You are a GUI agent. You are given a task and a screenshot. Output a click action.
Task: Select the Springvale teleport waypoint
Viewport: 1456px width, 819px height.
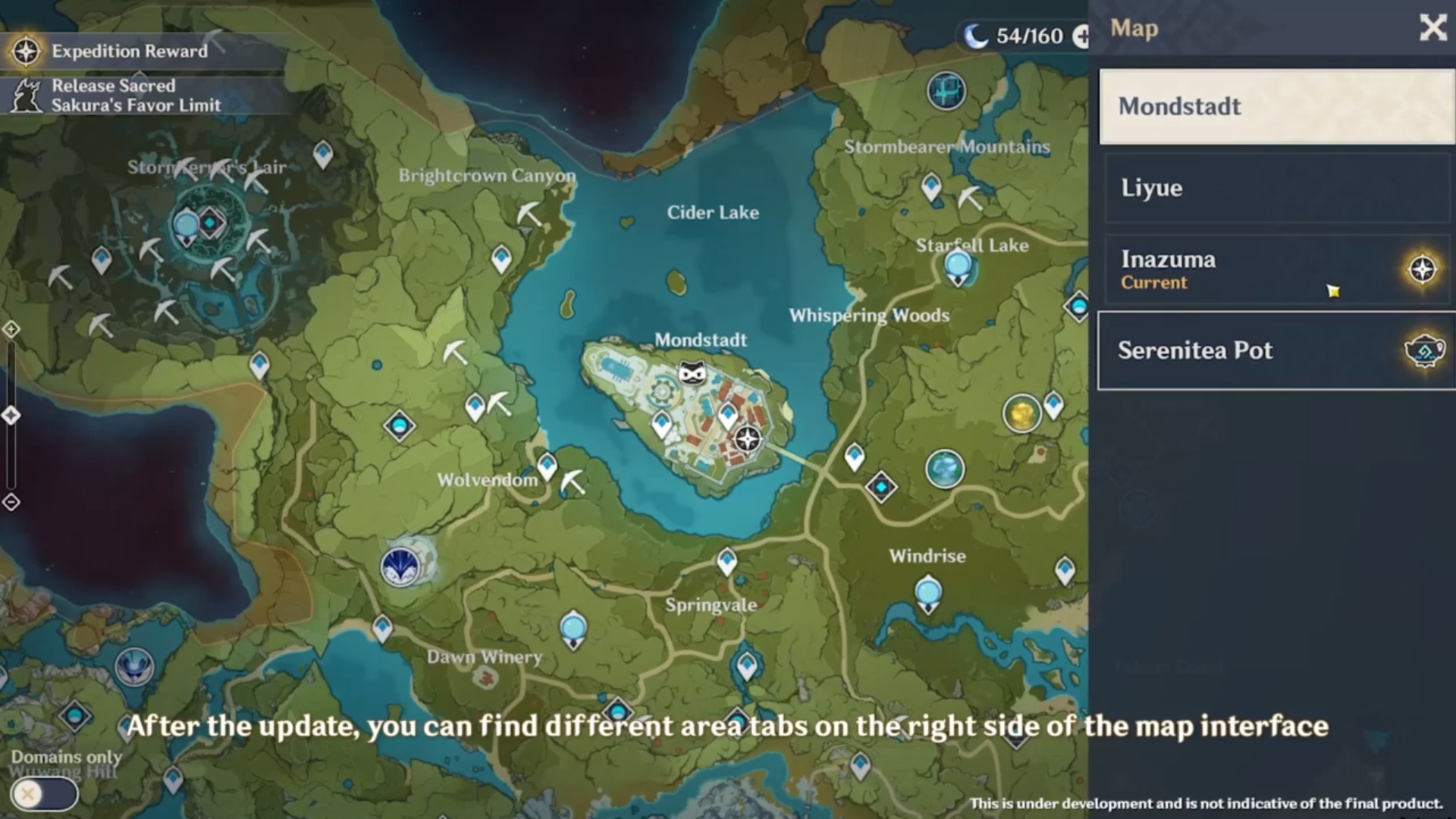[726, 561]
